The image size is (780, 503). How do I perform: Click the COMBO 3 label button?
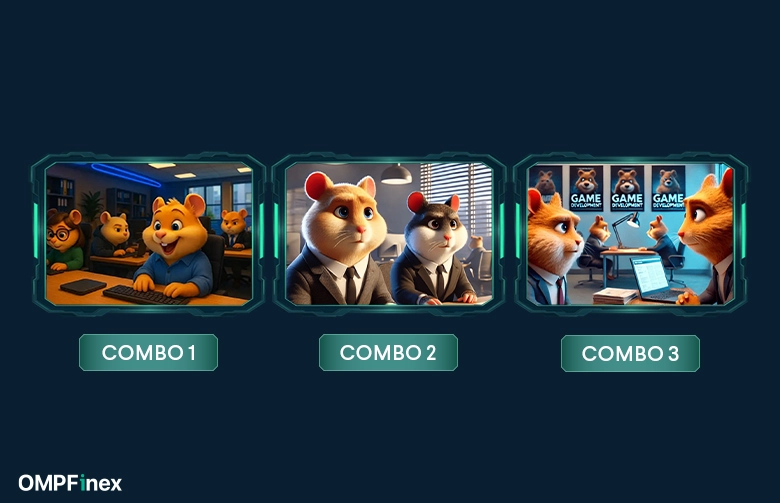(x=630, y=353)
